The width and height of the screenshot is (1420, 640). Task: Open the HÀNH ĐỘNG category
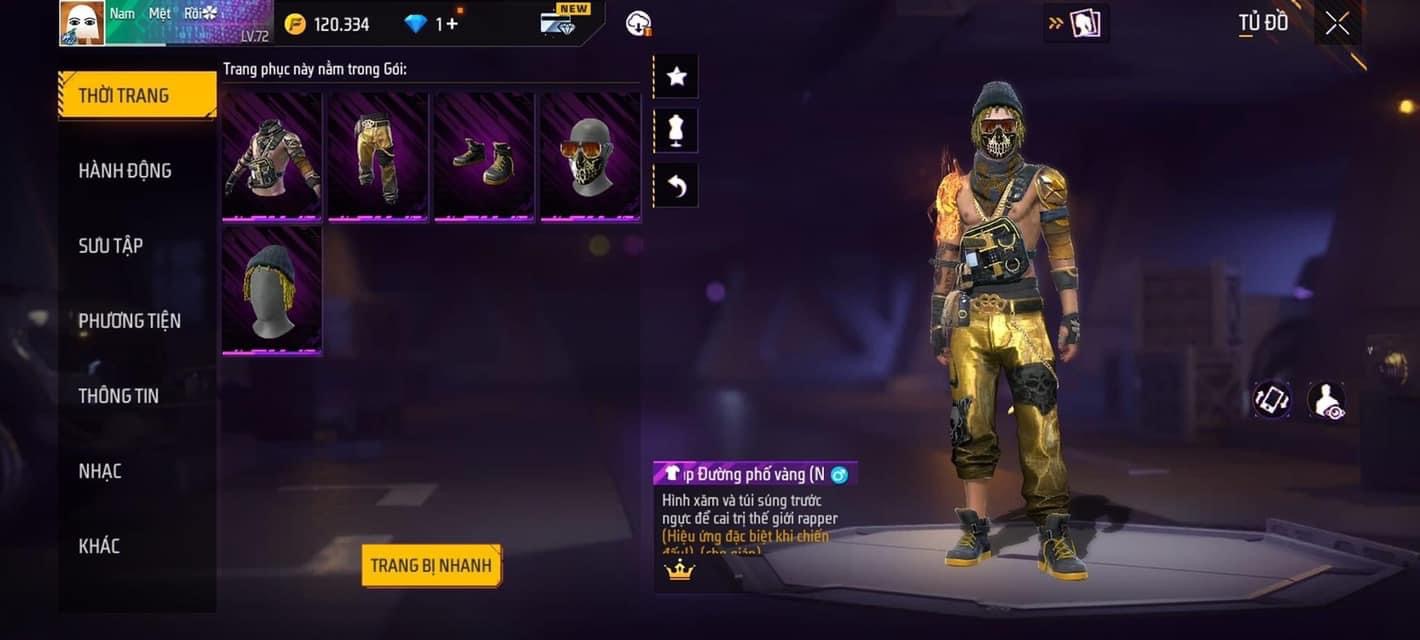(125, 171)
